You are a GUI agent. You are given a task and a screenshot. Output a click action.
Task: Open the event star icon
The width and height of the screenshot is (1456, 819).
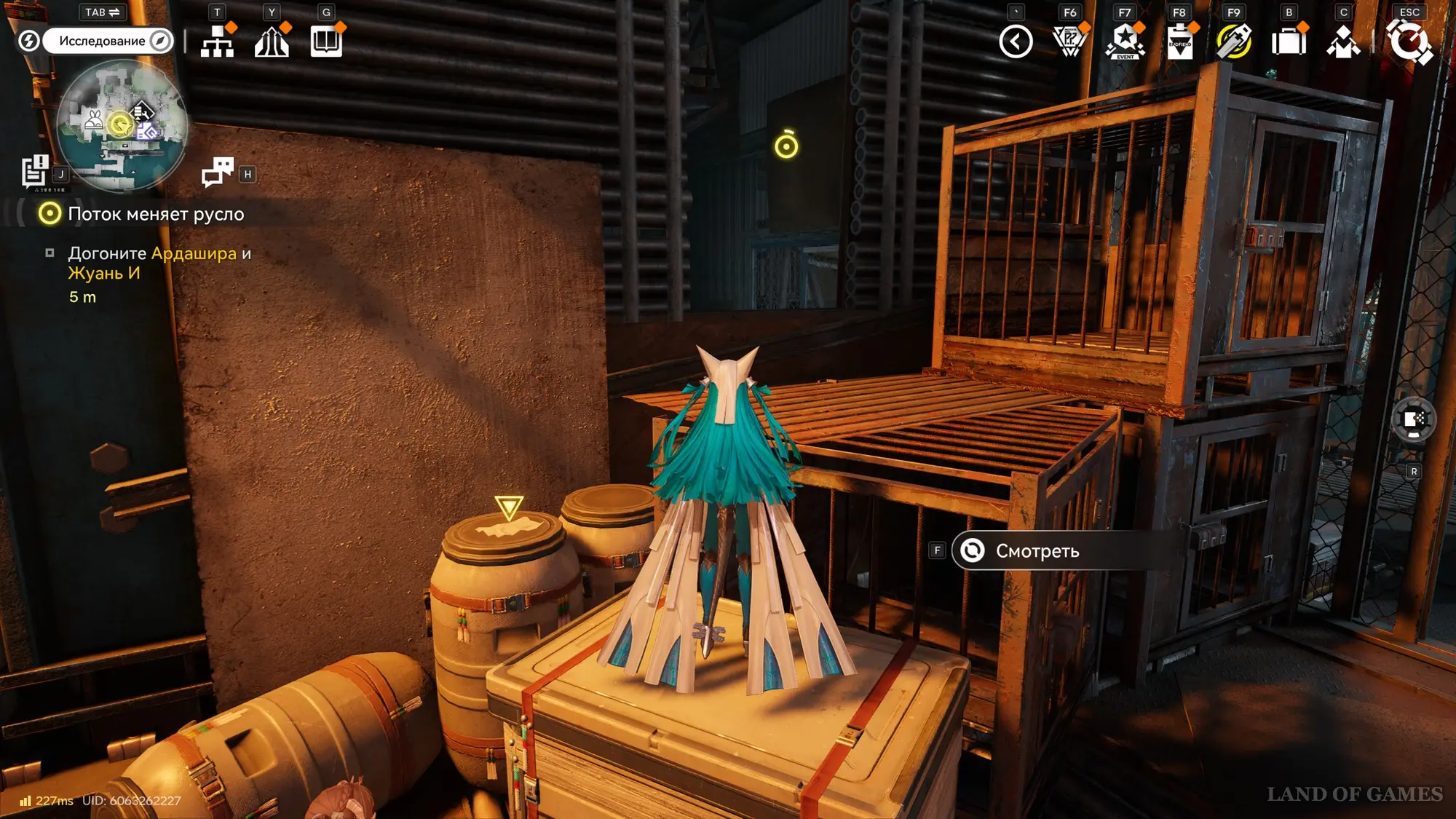[1125, 41]
